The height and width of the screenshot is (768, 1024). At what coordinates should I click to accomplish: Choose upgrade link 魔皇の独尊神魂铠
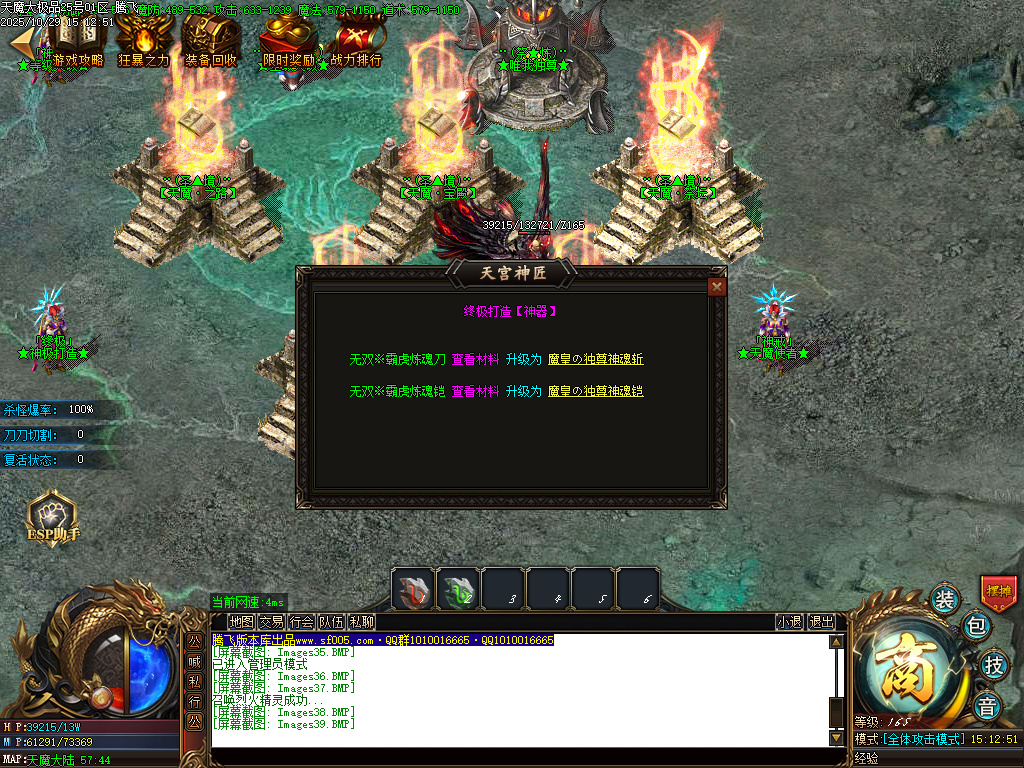[596, 392]
